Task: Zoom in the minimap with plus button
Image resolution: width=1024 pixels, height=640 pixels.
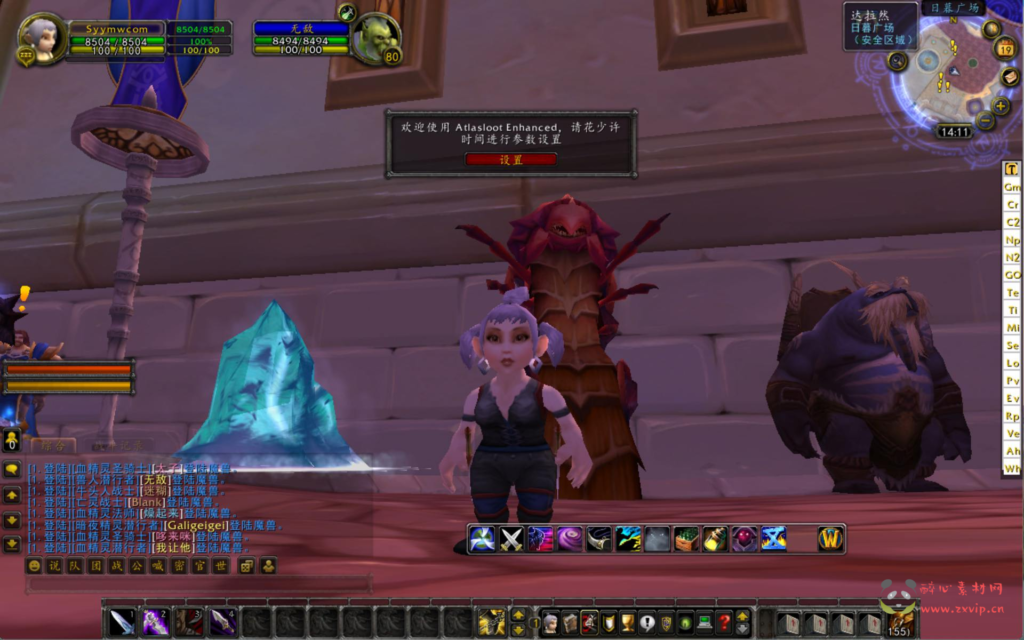Action: point(1001,106)
